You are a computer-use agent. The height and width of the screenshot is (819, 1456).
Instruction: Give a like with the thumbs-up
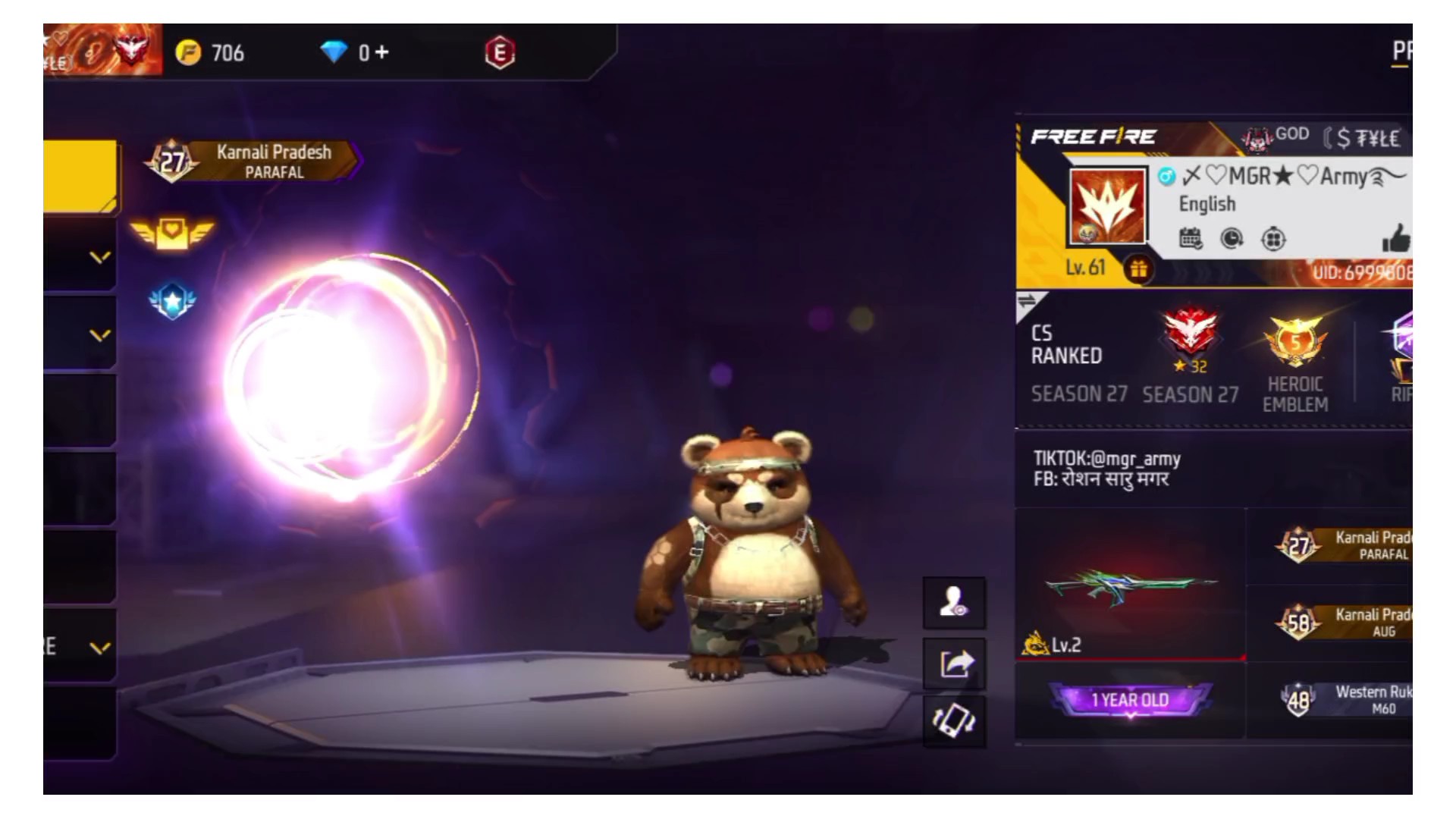(1395, 238)
